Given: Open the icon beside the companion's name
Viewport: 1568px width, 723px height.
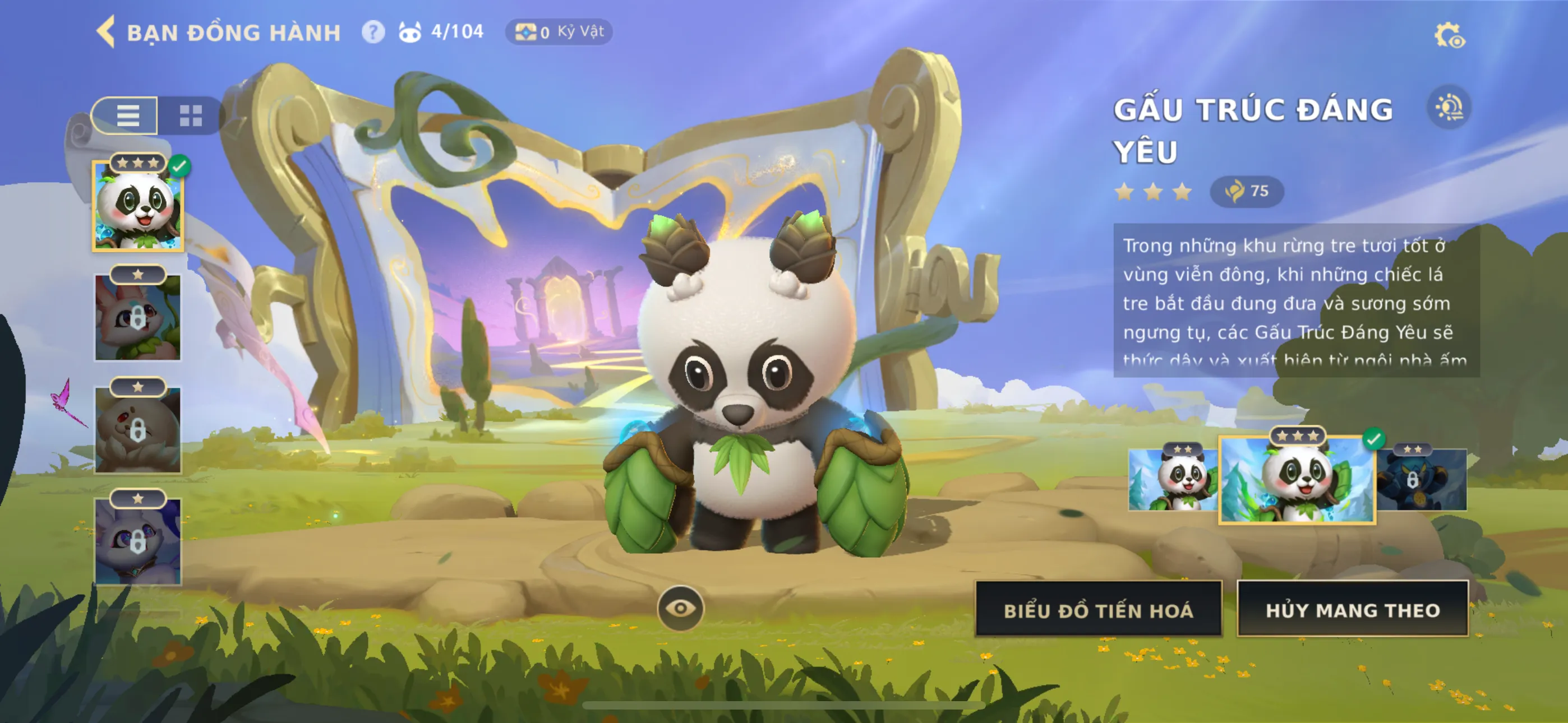Looking at the screenshot, I should tap(1449, 108).
